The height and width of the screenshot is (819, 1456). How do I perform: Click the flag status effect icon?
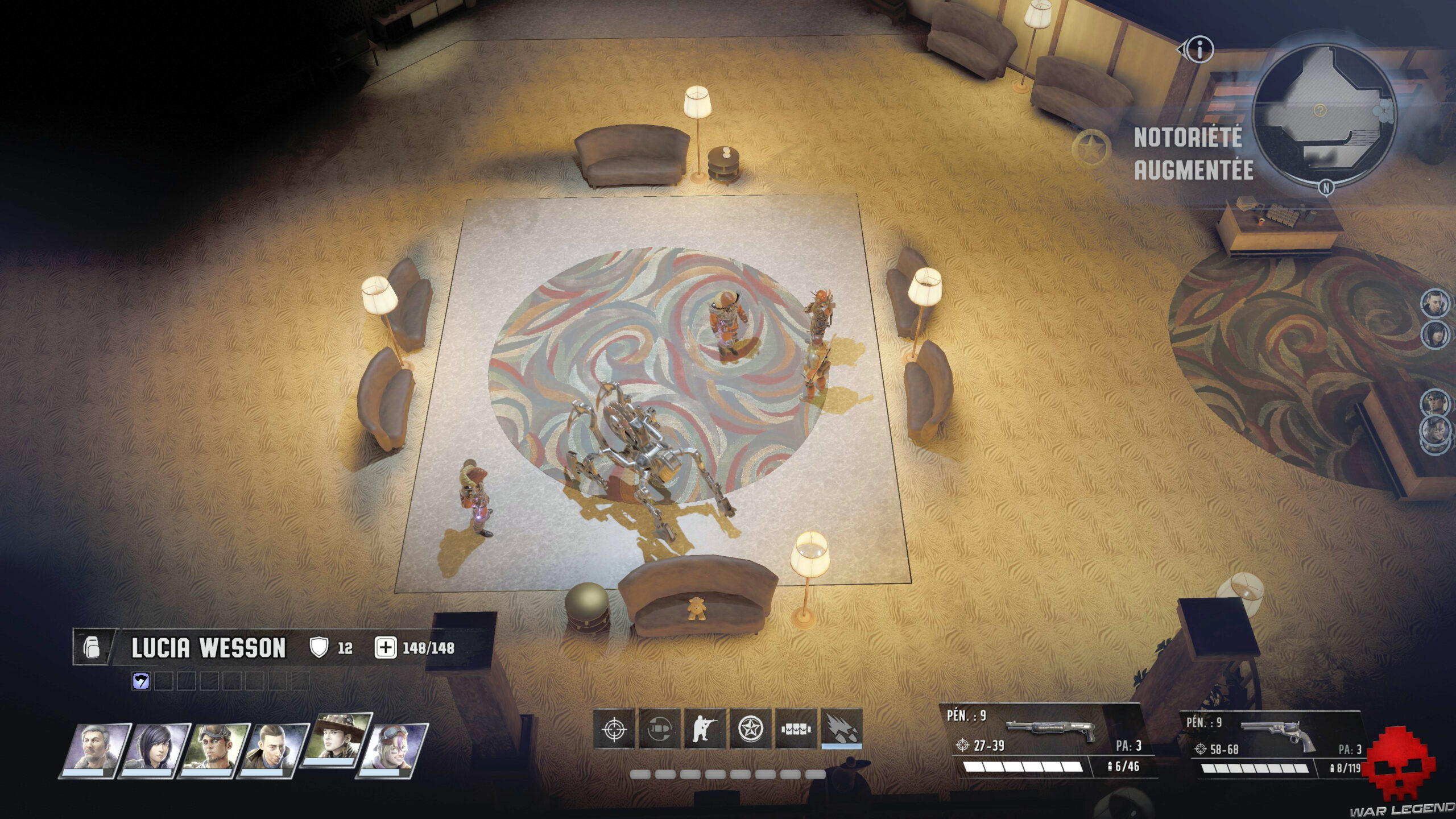point(140,681)
